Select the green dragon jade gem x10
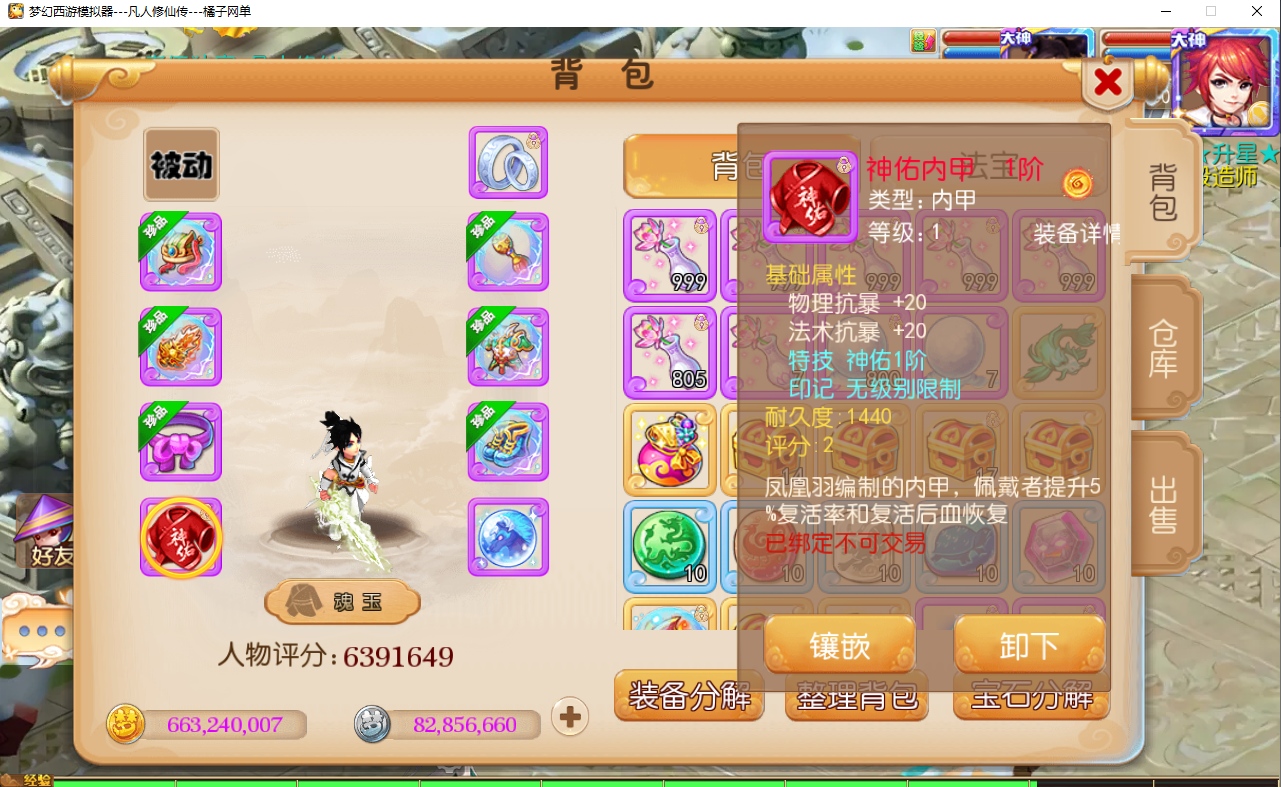1281x787 pixels. click(669, 545)
